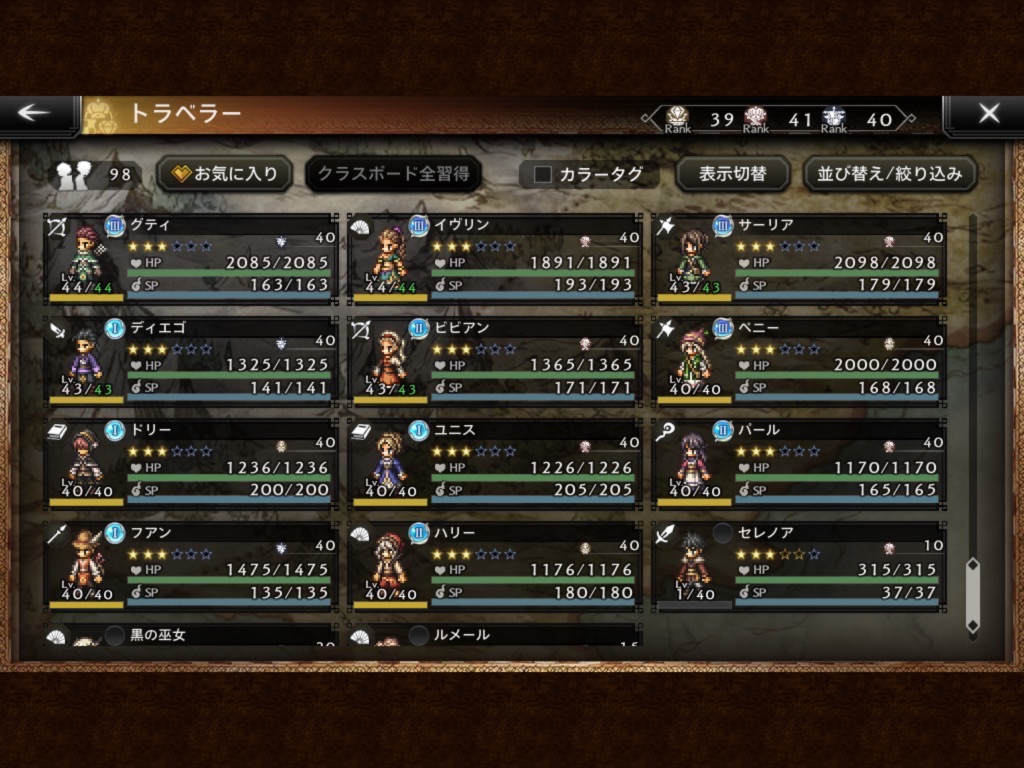Open 並び替え/絞り込み sort and filter
This screenshot has width=1024, height=768.
pyautogui.click(x=890, y=174)
